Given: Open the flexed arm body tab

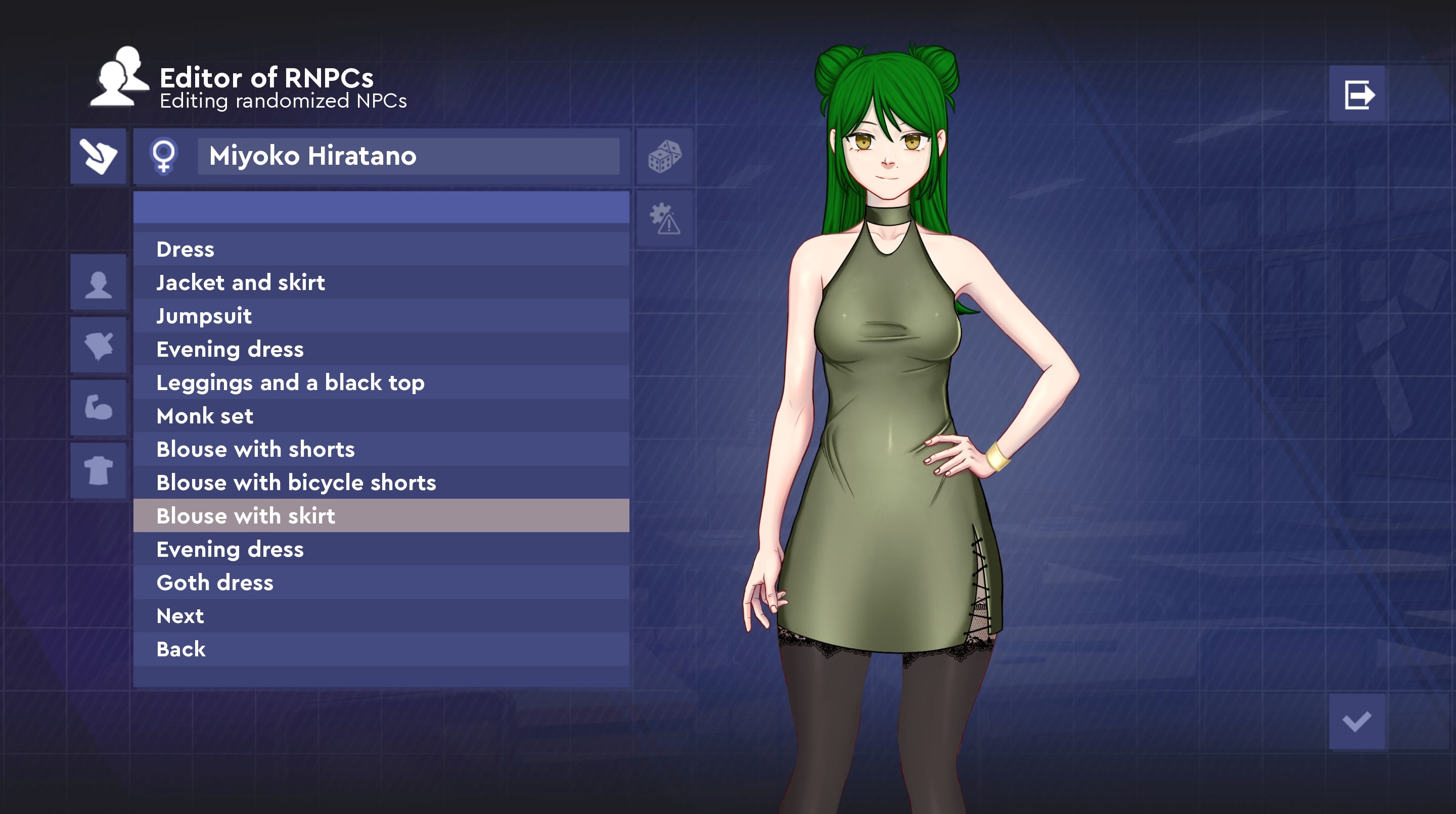Looking at the screenshot, I should pyautogui.click(x=99, y=407).
